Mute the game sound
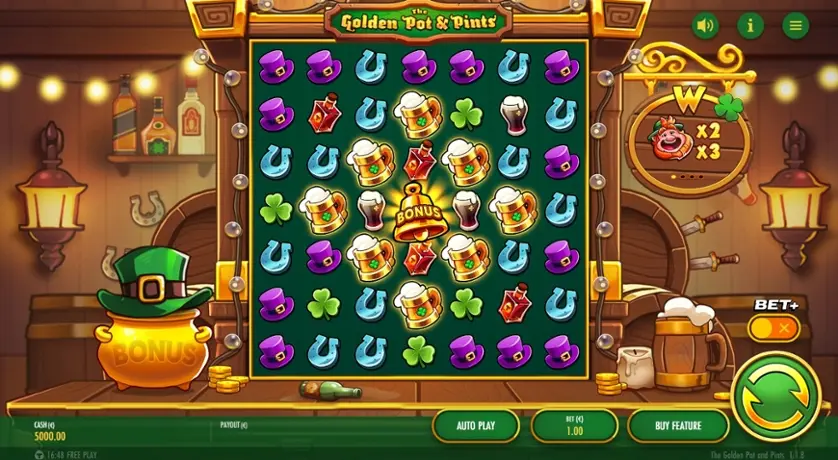Viewport: 838px width, 460px height. click(x=705, y=26)
